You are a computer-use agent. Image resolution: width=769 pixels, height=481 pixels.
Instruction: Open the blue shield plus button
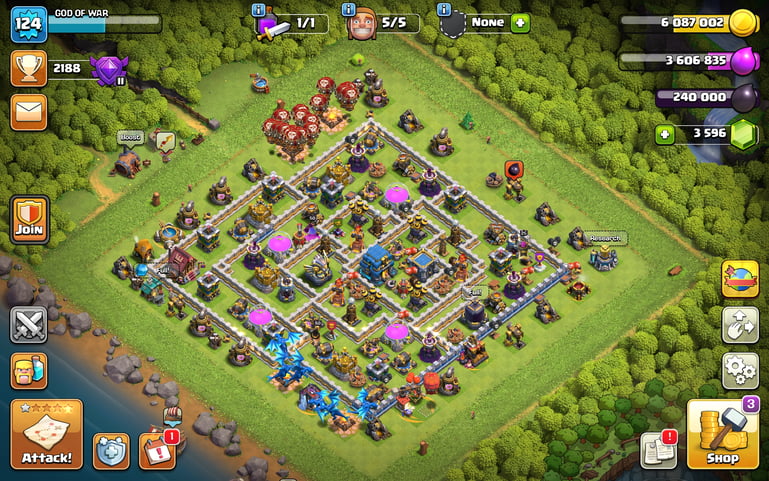point(111,451)
